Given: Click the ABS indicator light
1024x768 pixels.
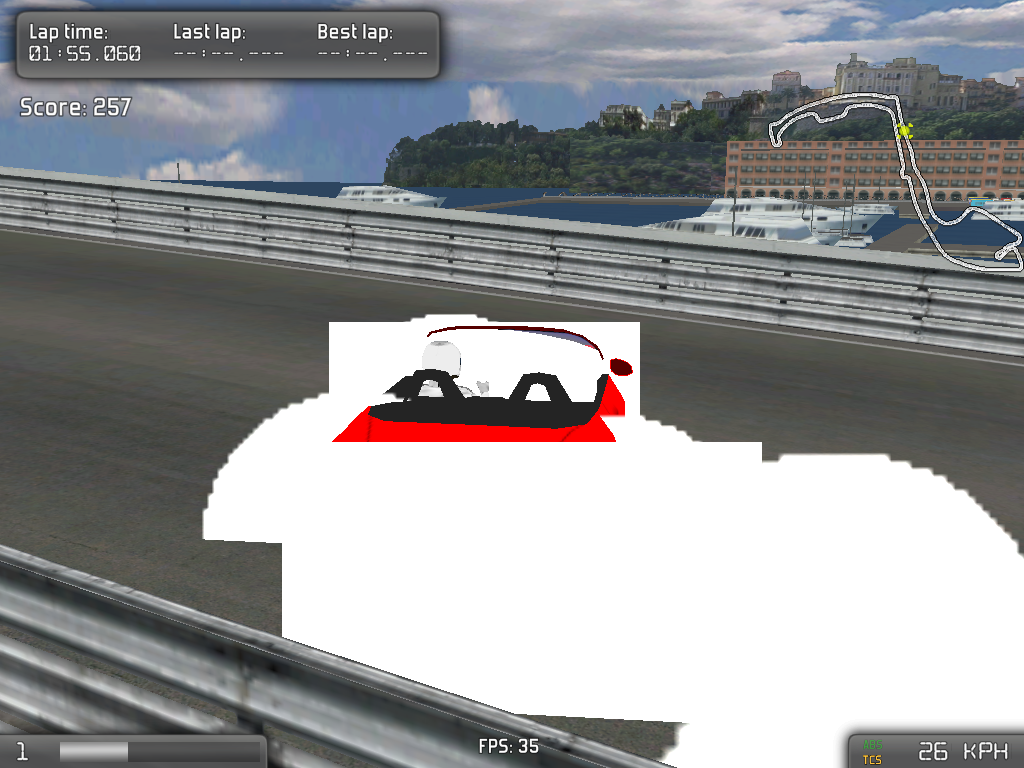Looking at the screenshot, I should pos(872,744).
